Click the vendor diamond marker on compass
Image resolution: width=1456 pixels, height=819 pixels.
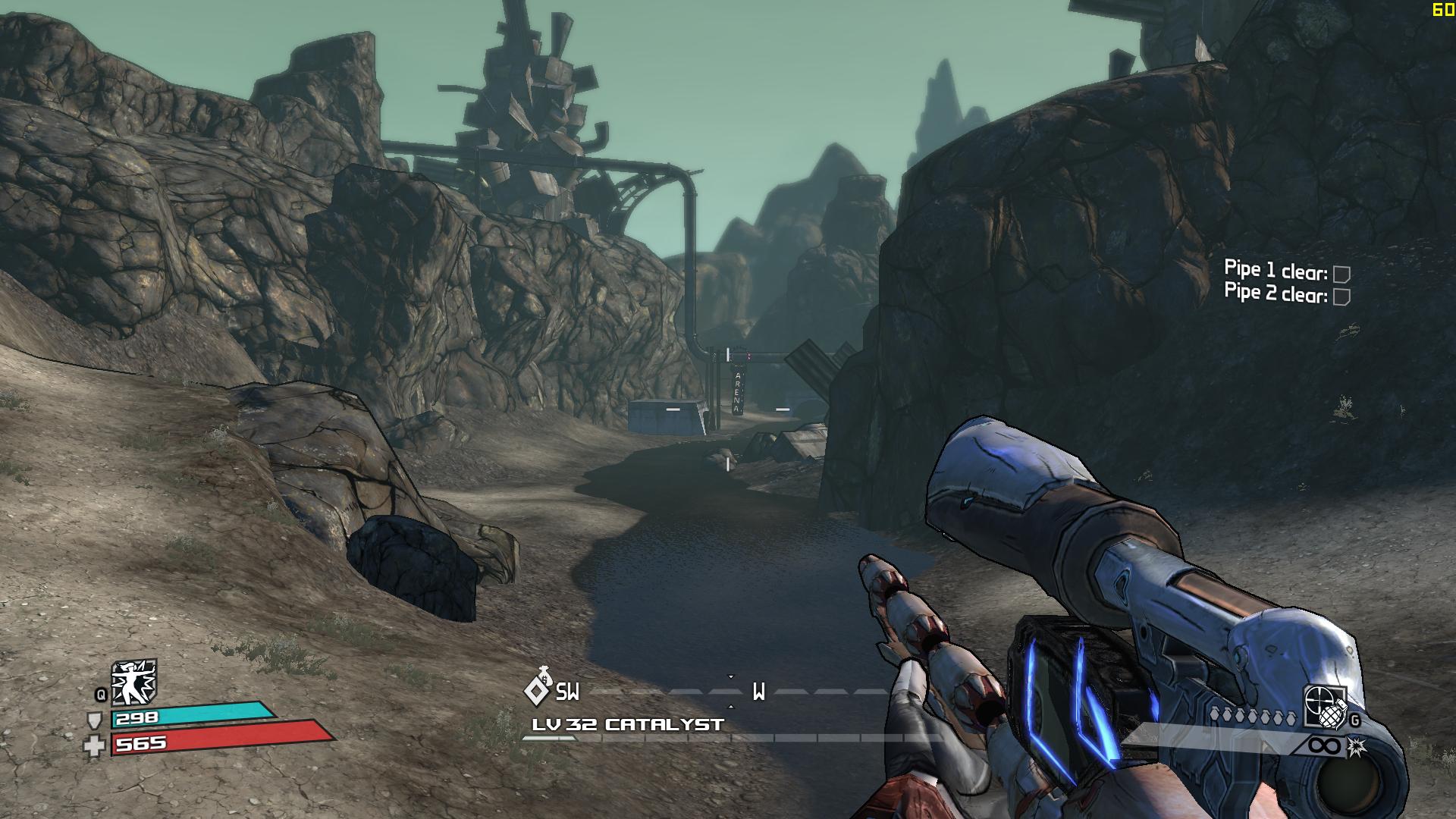point(537,689)
